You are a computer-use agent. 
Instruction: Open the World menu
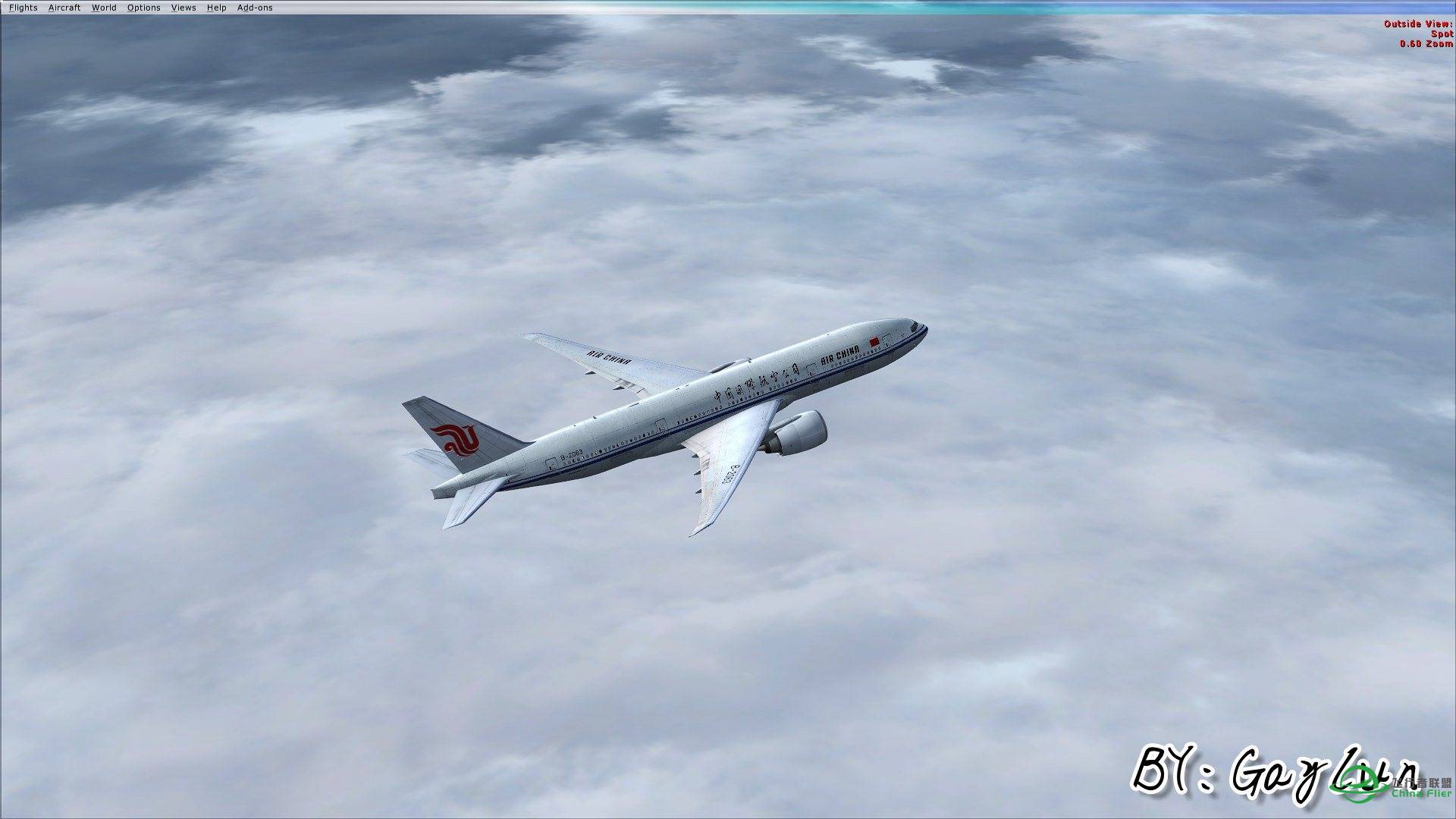tap(104, 8)
